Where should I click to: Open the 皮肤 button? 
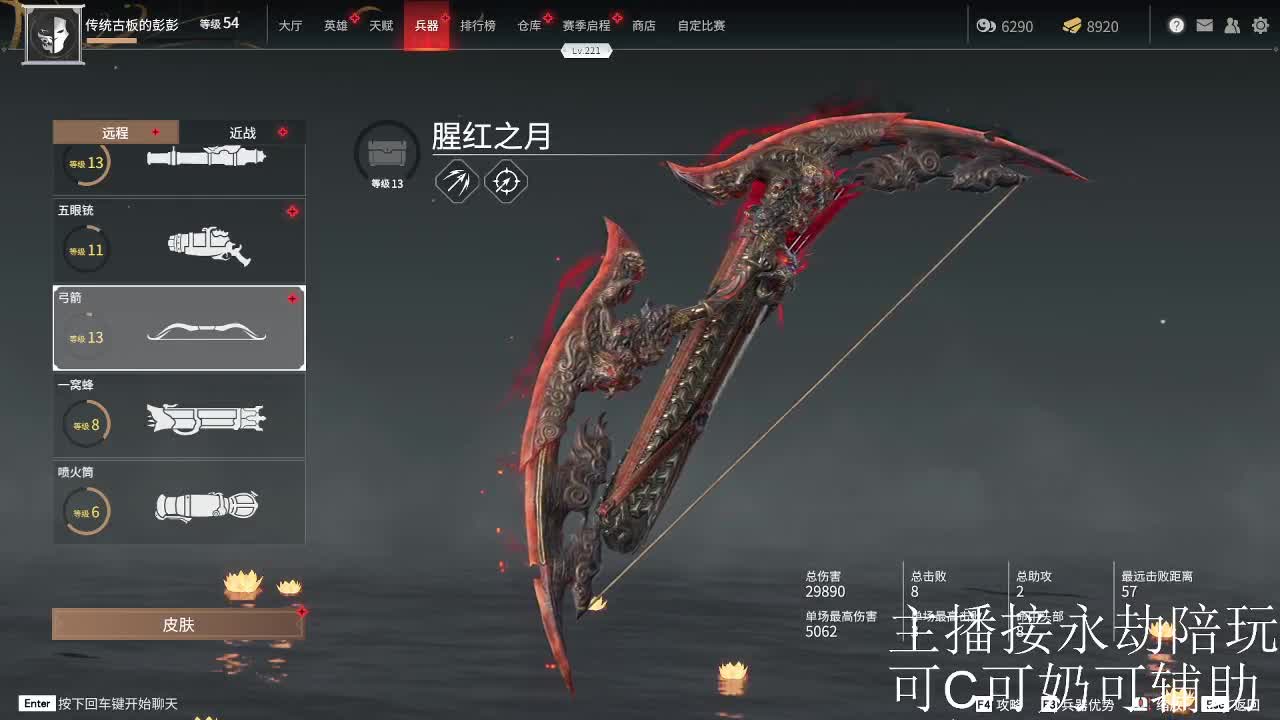pyautogui.click(x=178, y=624)
